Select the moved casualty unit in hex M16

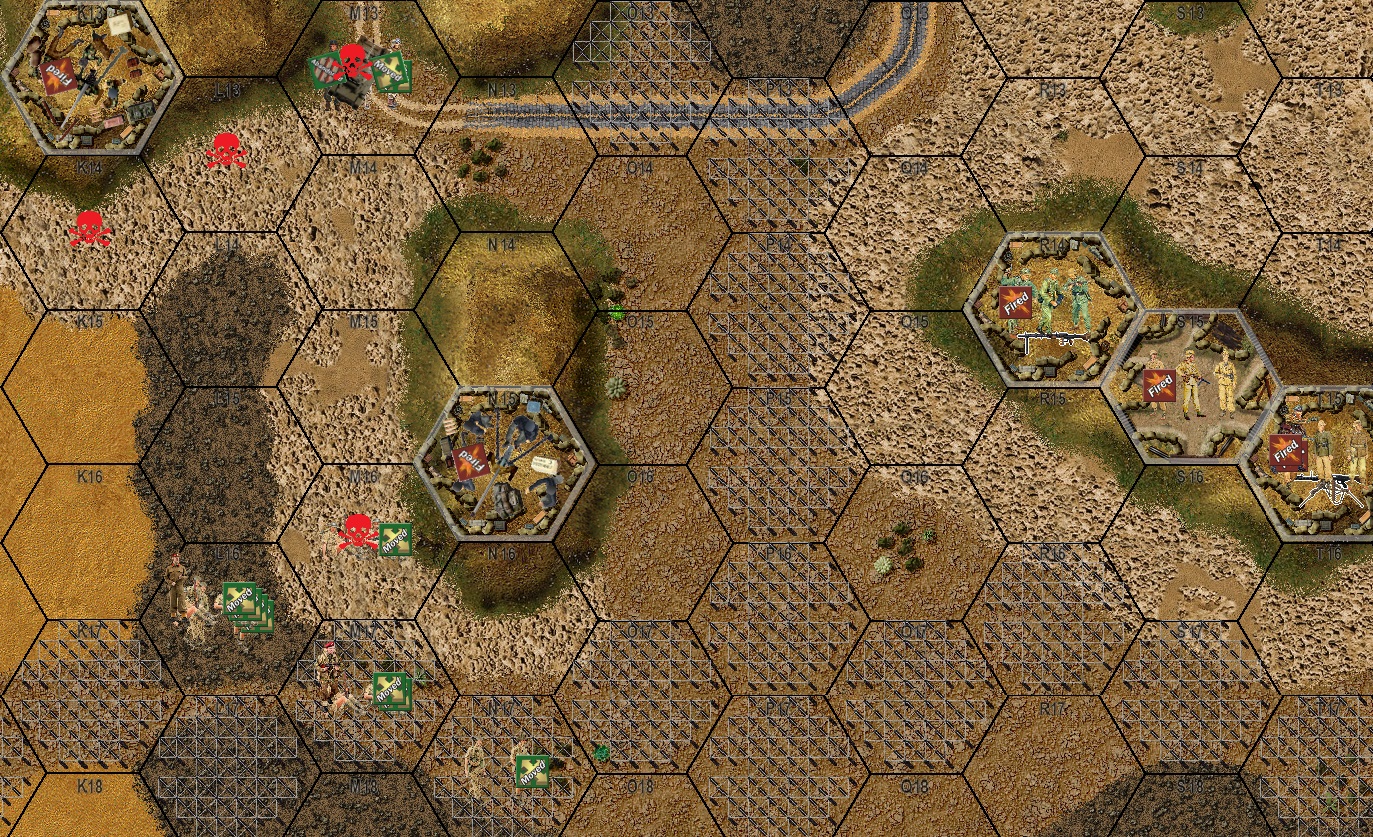[x=368, y=536]
